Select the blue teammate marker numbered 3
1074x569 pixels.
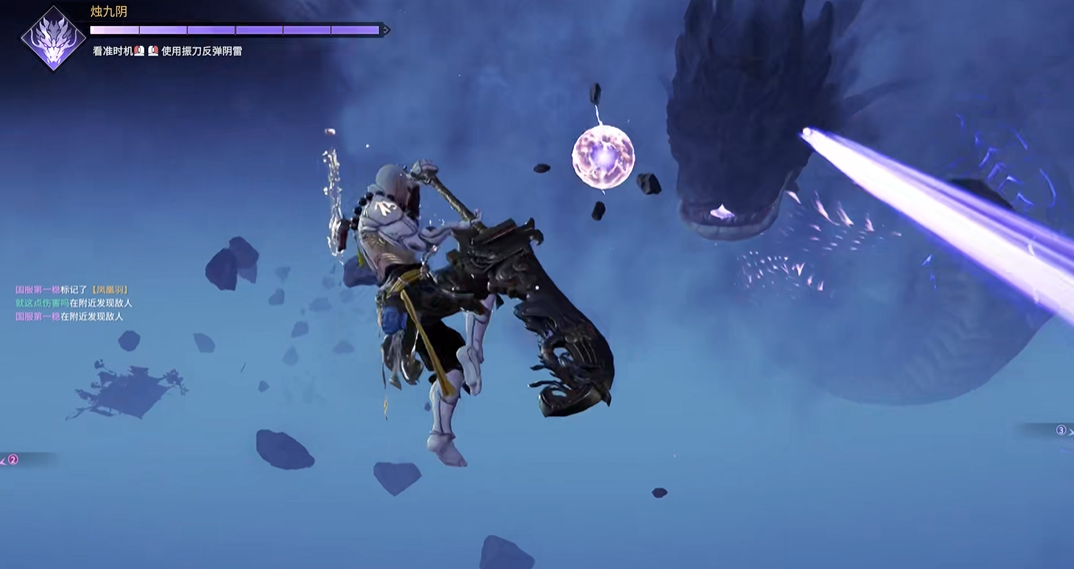pyautogui.click(x=1061, y=431)
